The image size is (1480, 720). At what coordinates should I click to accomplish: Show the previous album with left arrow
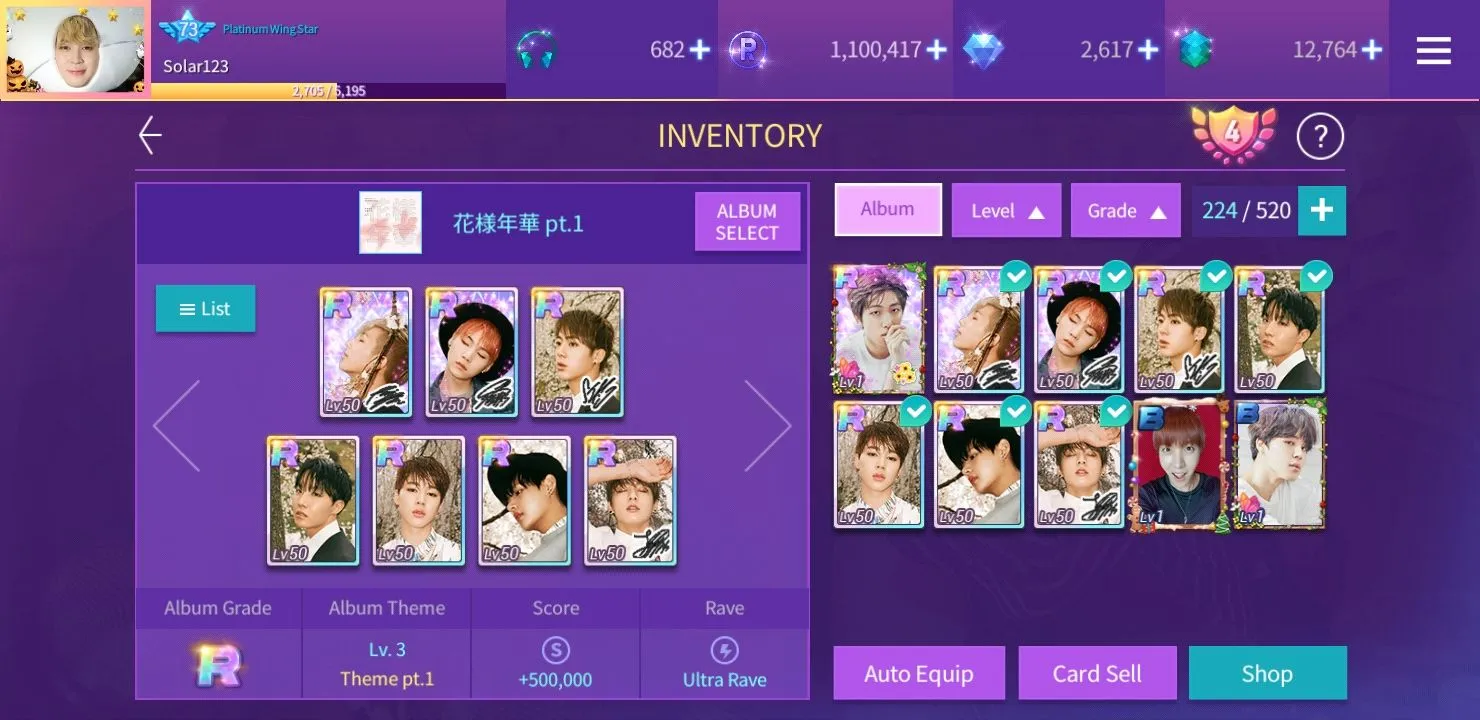point(177,425)
